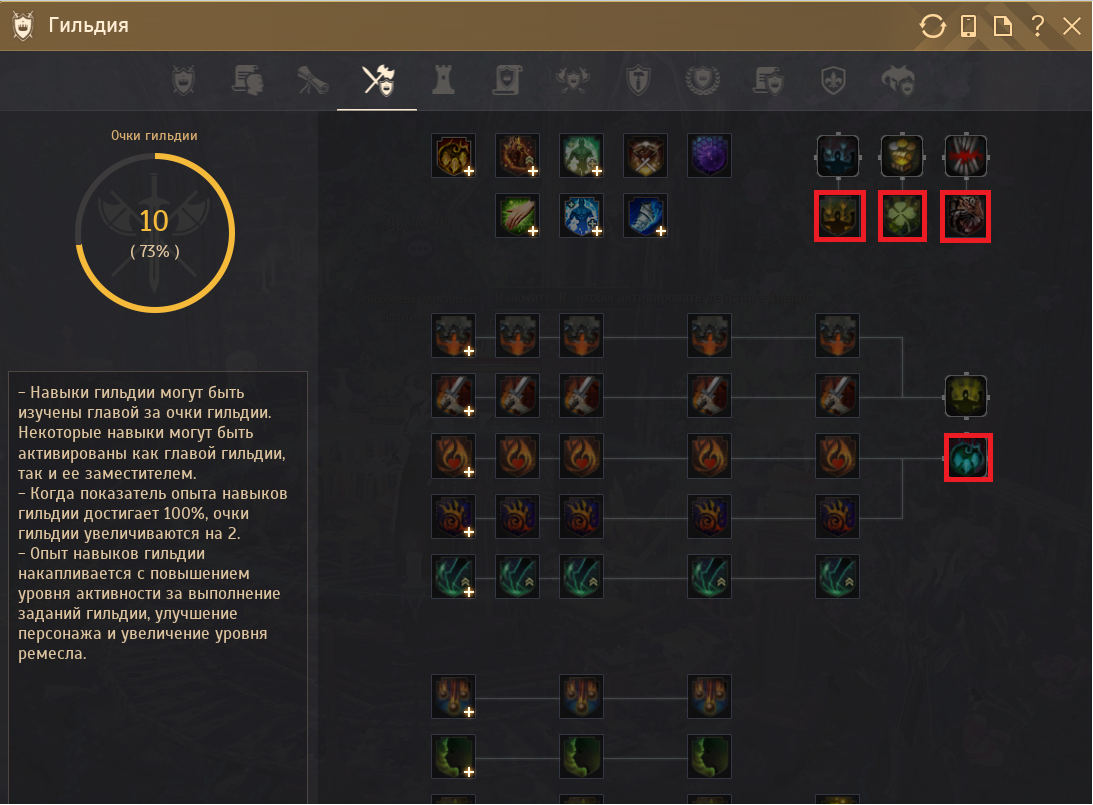Activate the red-highlighted teal orb skill
Viewport: 1093px width, 805px height.
[x=968, y=457]
